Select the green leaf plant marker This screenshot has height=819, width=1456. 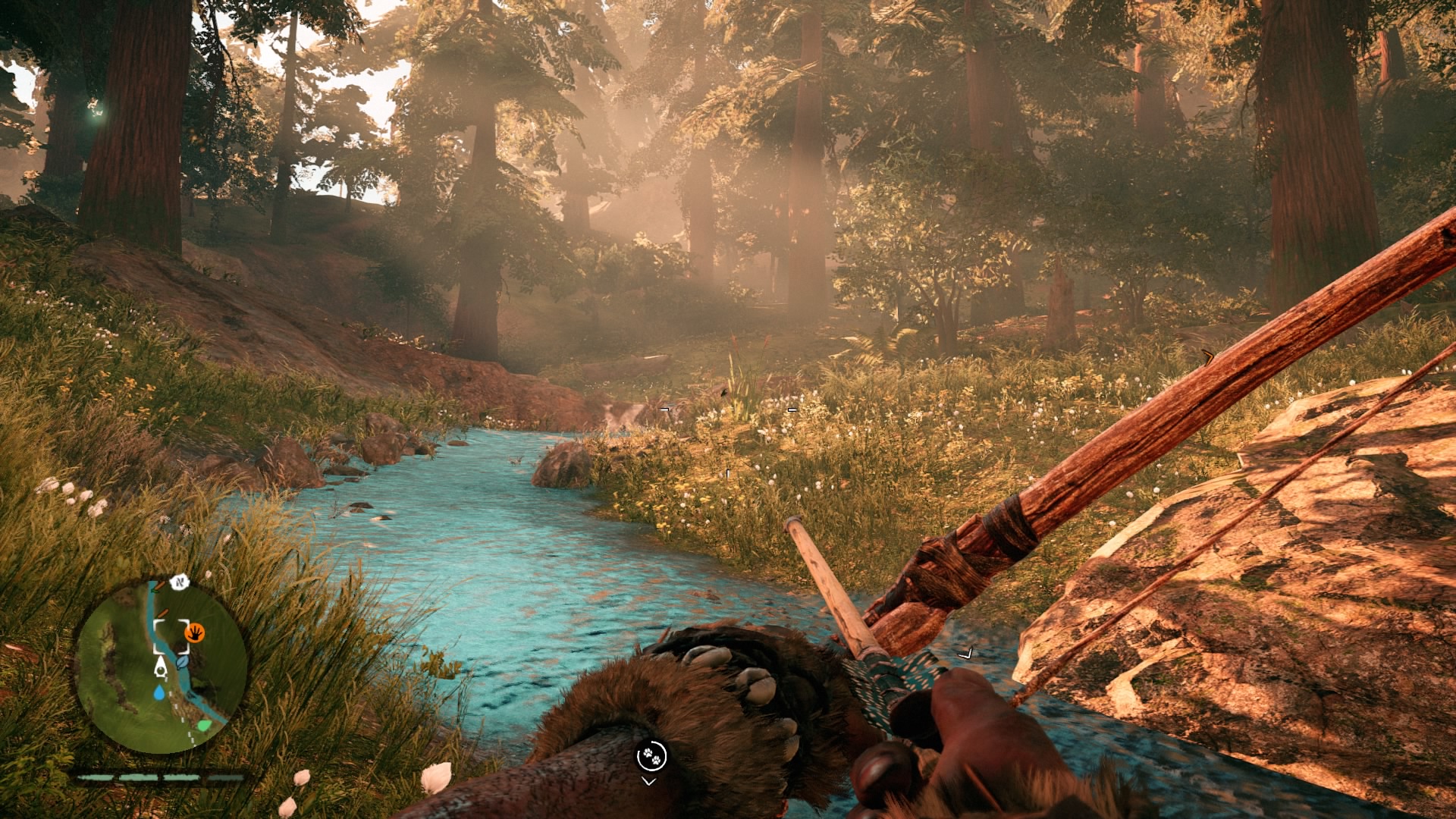pos(203,725)
